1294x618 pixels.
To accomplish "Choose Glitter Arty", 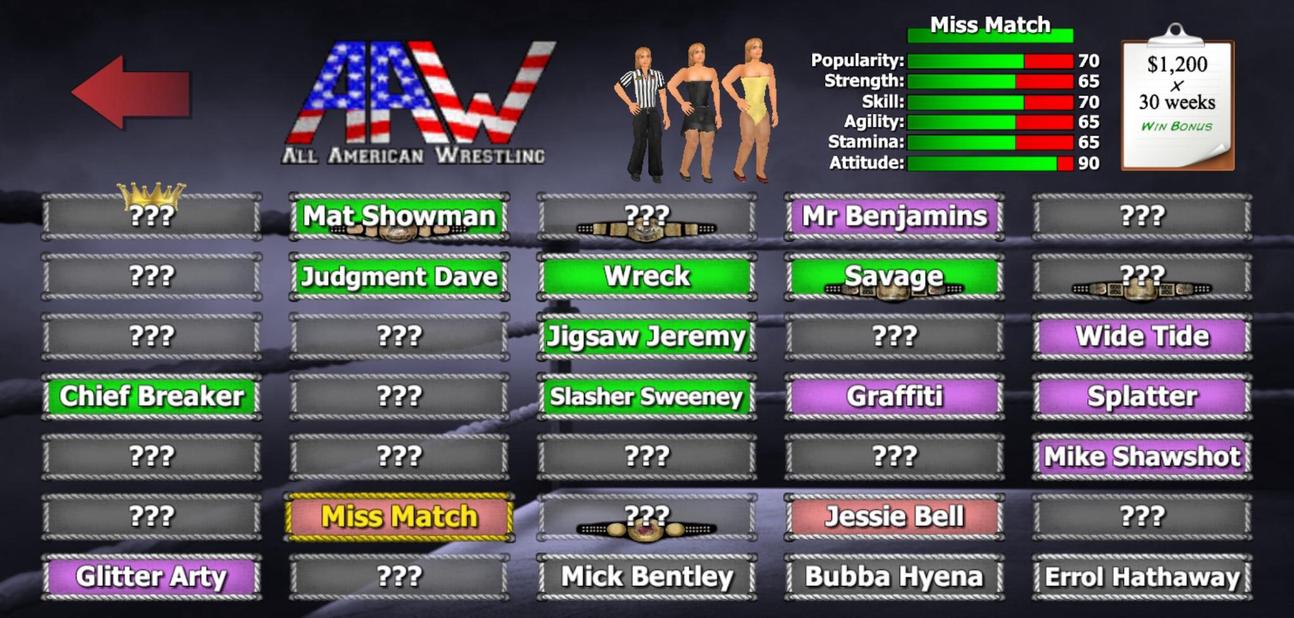I will tap(152, 577).
